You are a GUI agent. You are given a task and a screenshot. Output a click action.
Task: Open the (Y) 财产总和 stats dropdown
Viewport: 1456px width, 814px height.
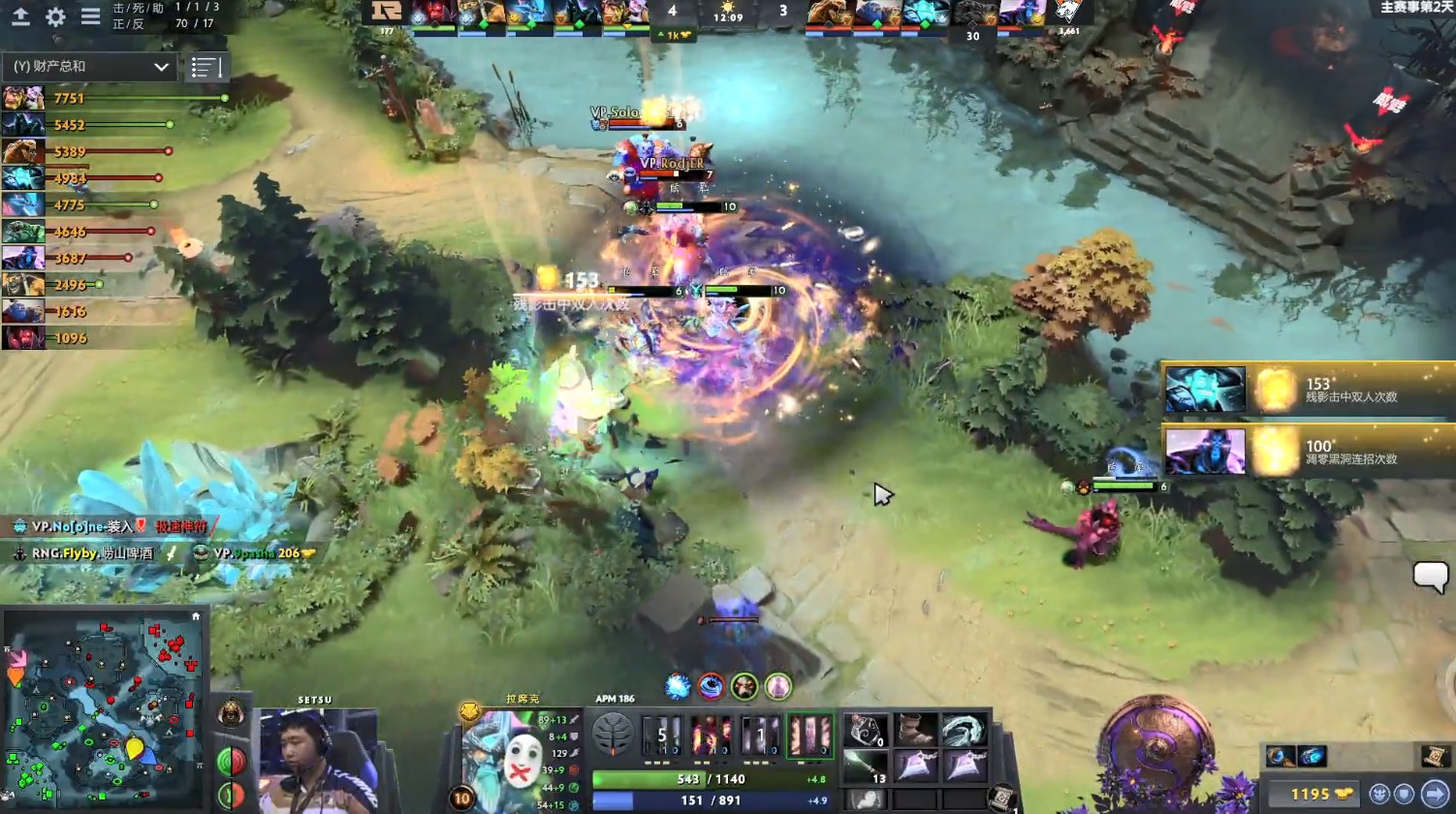87,67
